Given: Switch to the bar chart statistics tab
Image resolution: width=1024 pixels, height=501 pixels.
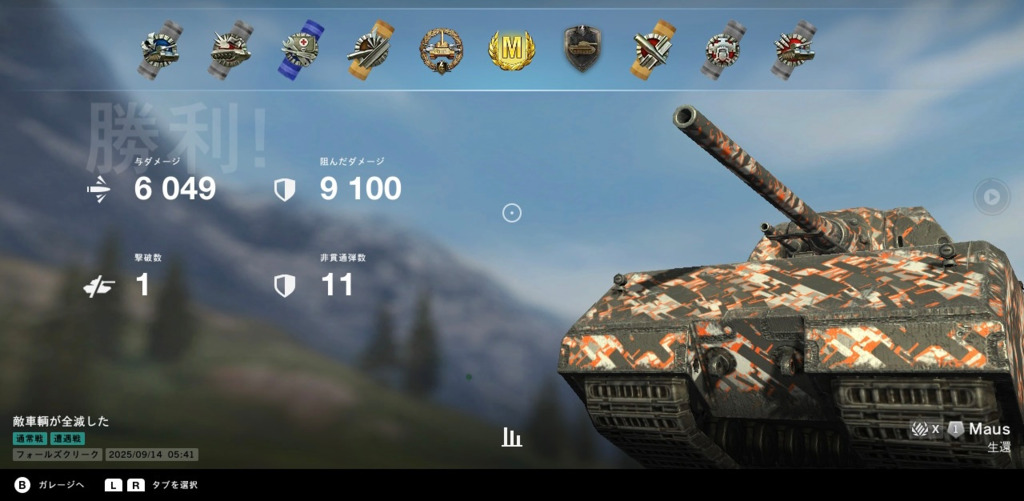Looking at the screenshot, I should pyautogui.click(x=512, y=437).
